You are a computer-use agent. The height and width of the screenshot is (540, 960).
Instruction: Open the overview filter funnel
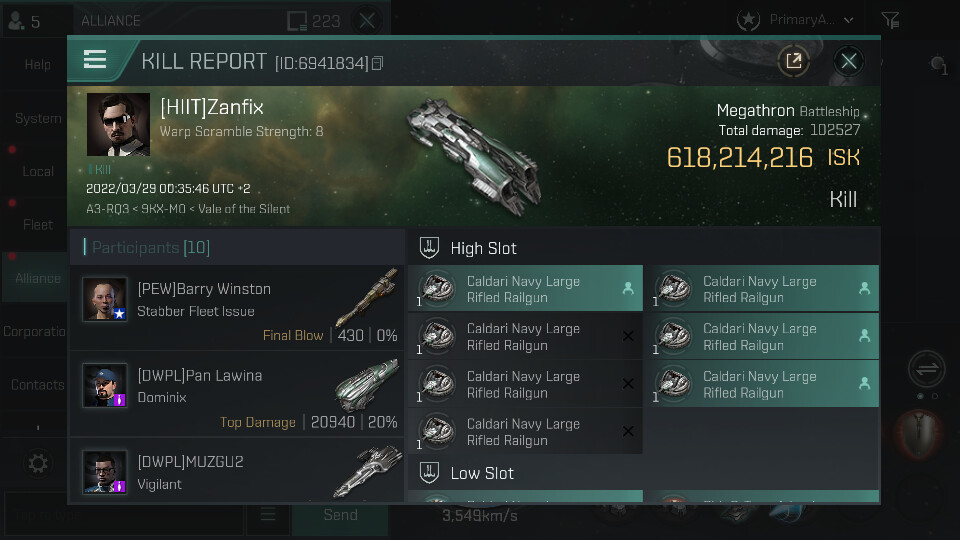coord(890,19)
